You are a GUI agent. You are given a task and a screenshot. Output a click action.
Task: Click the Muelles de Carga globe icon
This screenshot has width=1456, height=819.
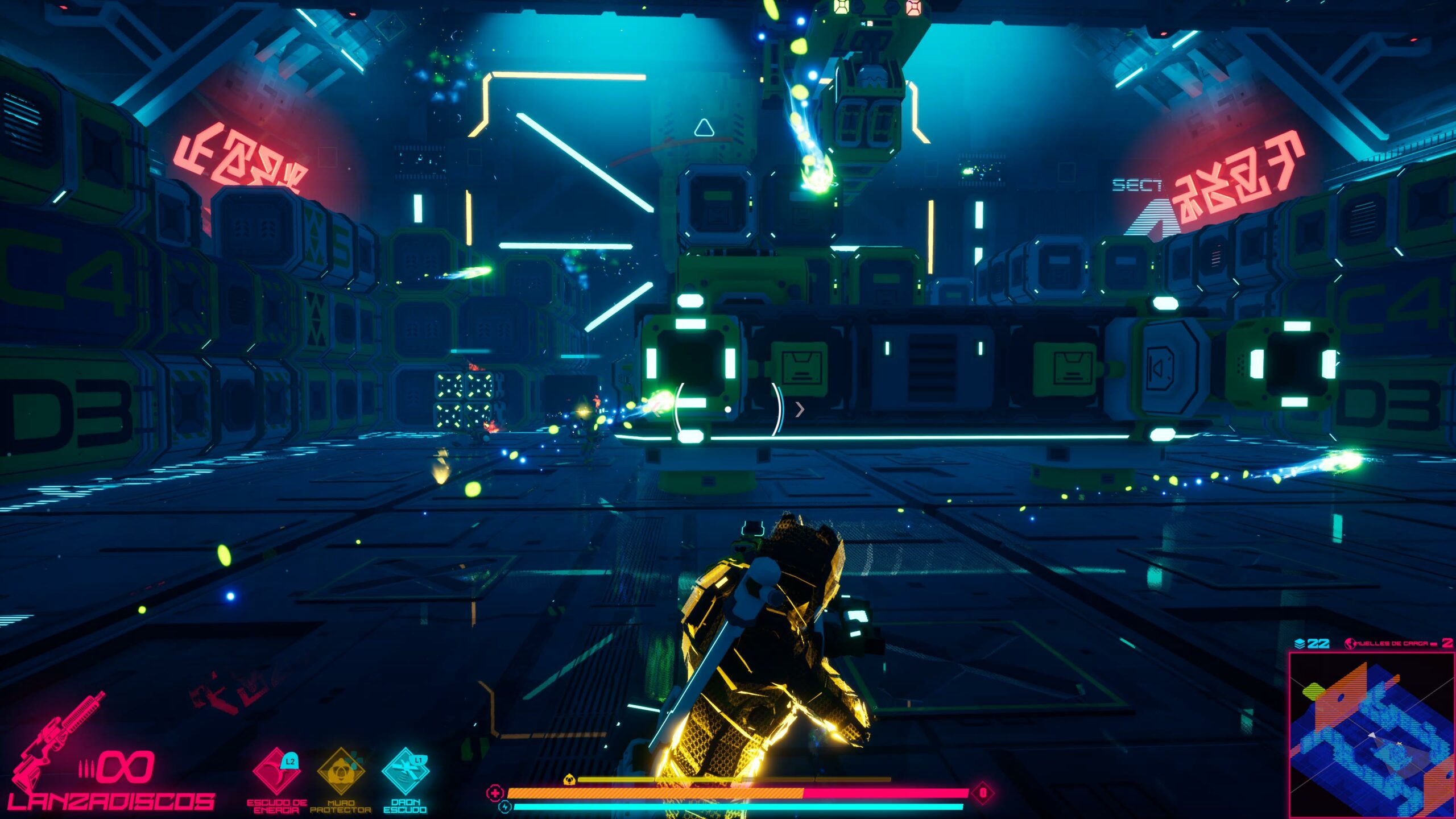pyautogui.click(x=1349, y=643)
